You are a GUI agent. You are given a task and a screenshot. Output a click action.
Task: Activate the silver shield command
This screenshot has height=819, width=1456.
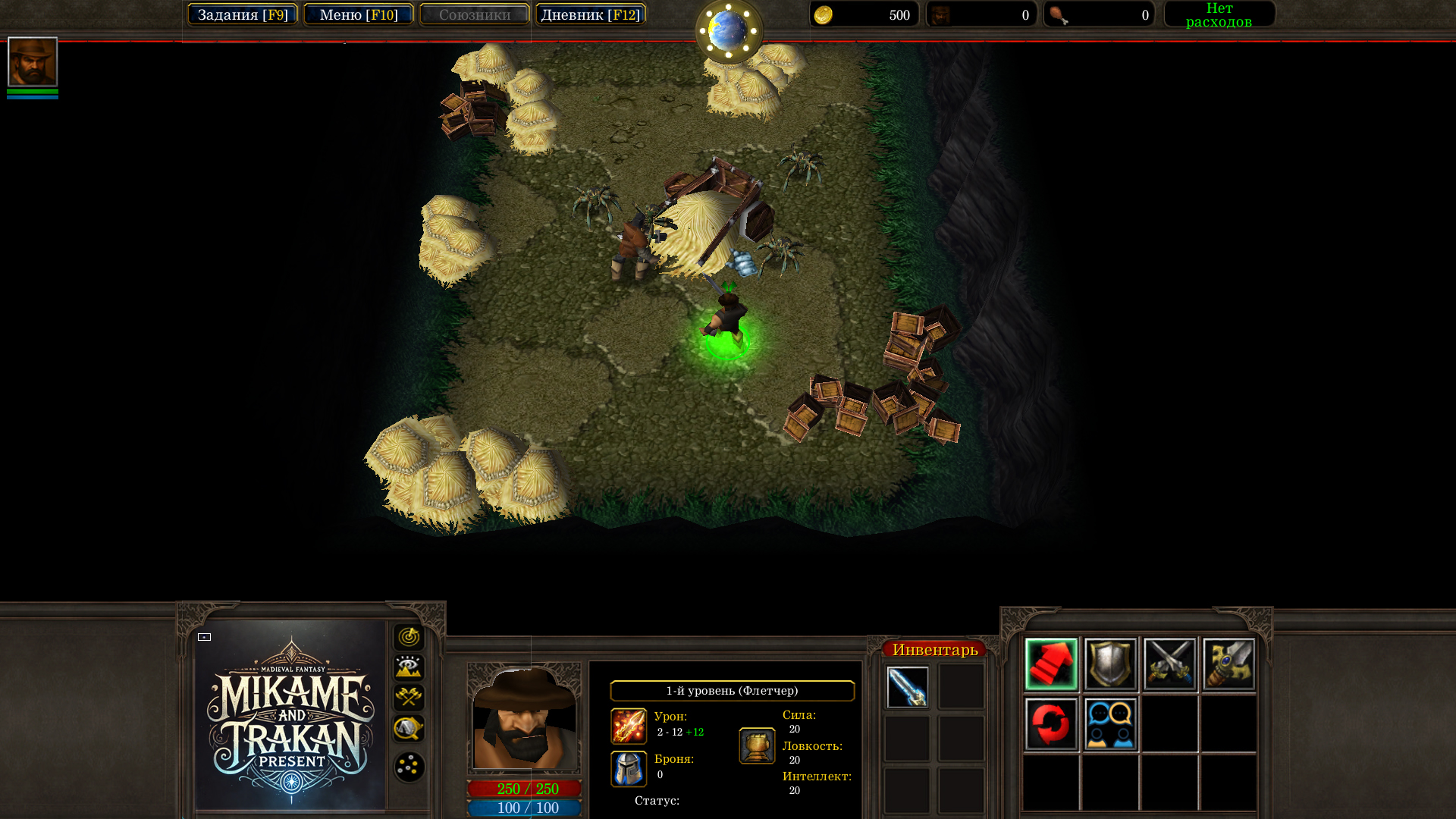[1110, 664]
